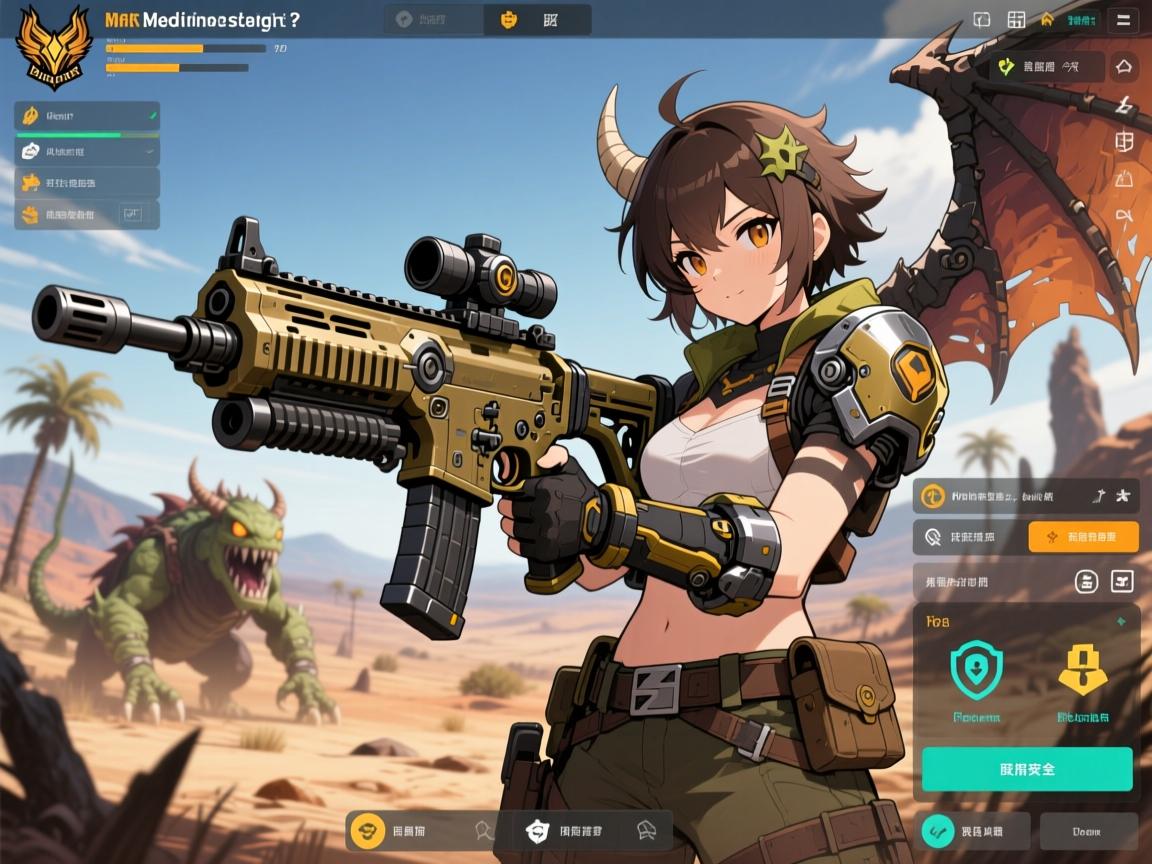Screen dimensions: 1152x864
Task: Select the left-panel row with white cloud icon
Action: point(87,151)
